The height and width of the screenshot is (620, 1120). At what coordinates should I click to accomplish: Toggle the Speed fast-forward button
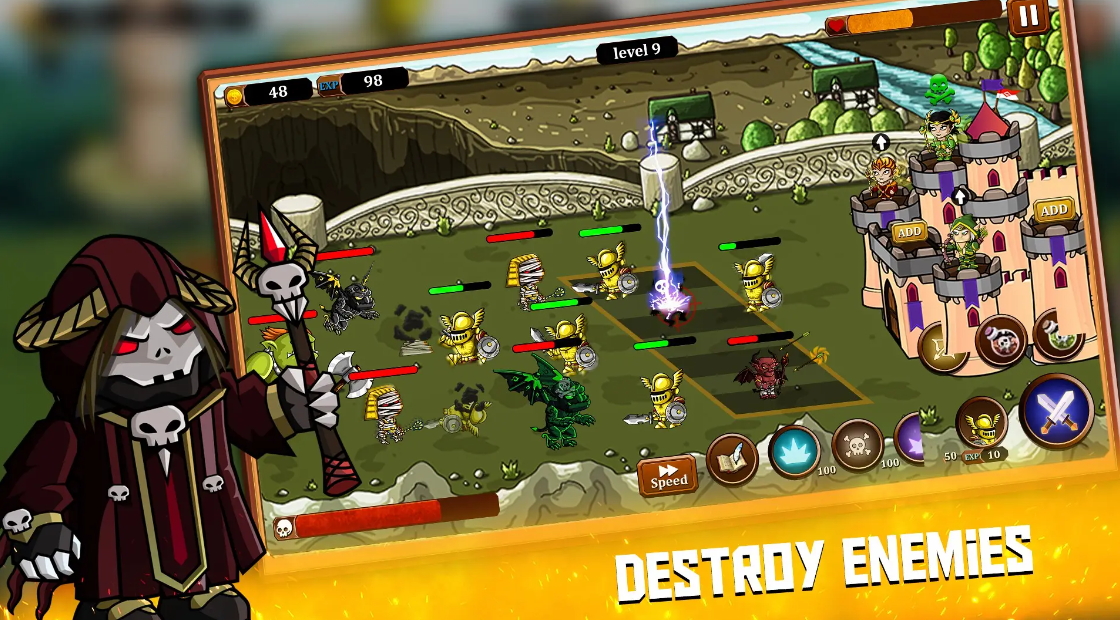(668, 476)
